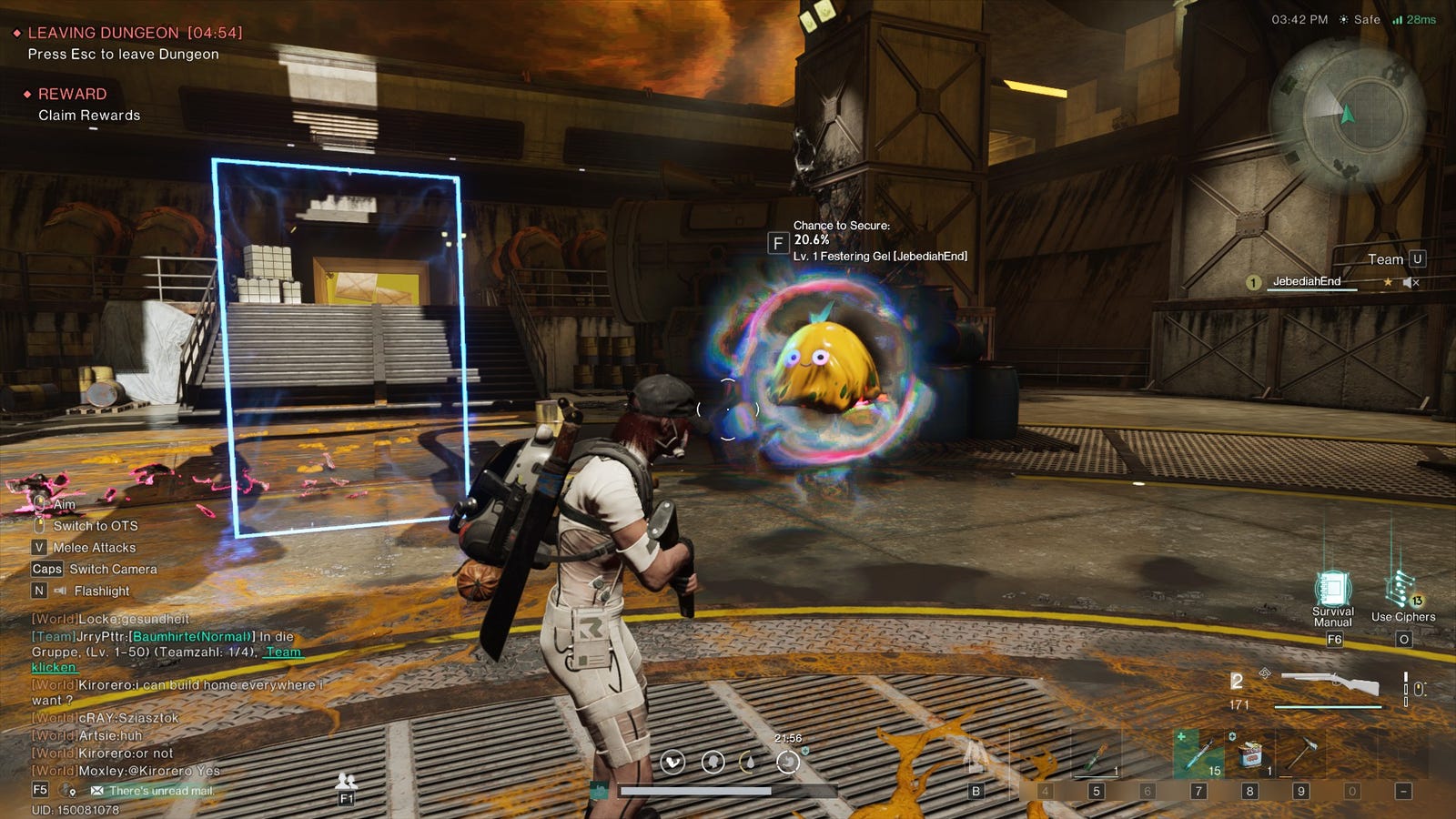Open the Use Ciphers menu
The width and height of the screenshot is (1456, 819).
1401,590
